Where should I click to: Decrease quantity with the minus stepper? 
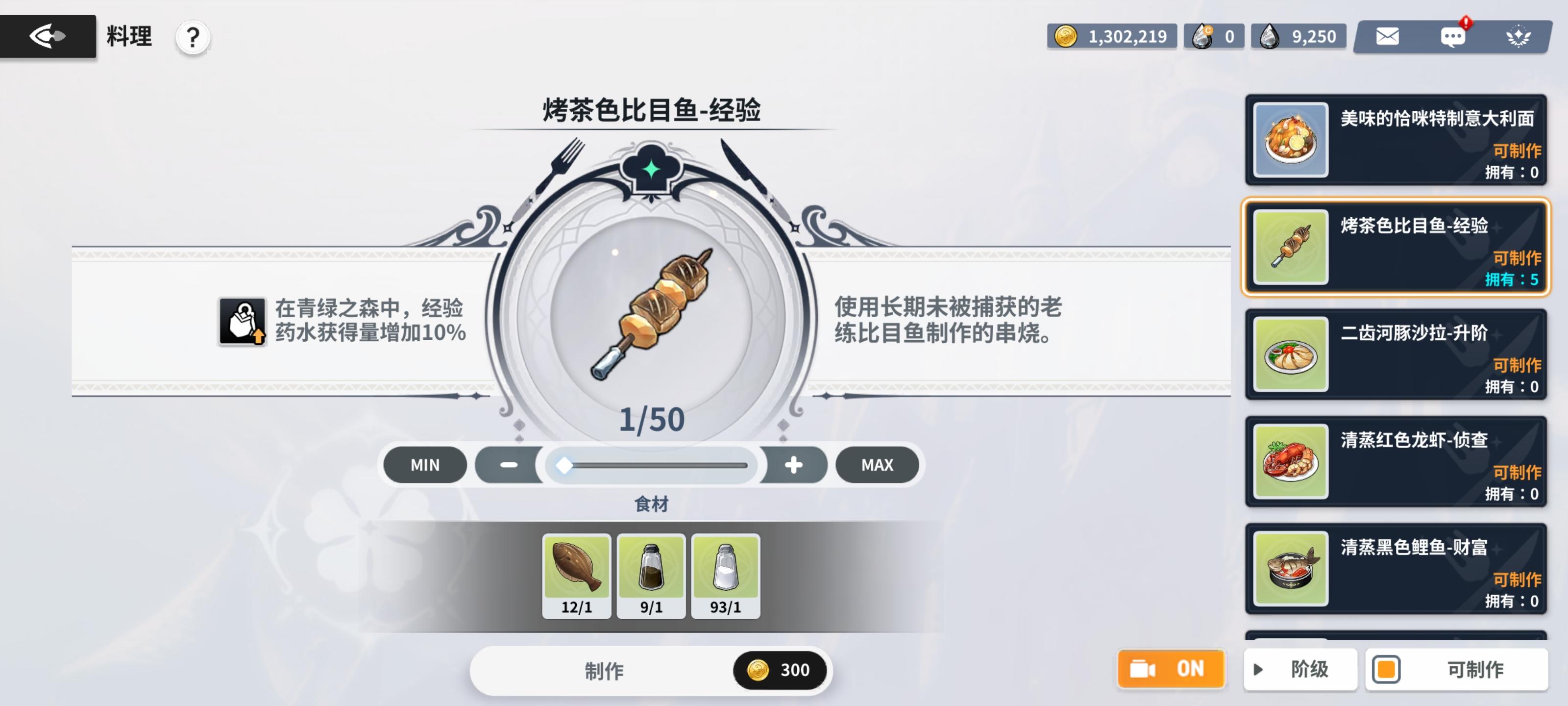coord(509,465)
